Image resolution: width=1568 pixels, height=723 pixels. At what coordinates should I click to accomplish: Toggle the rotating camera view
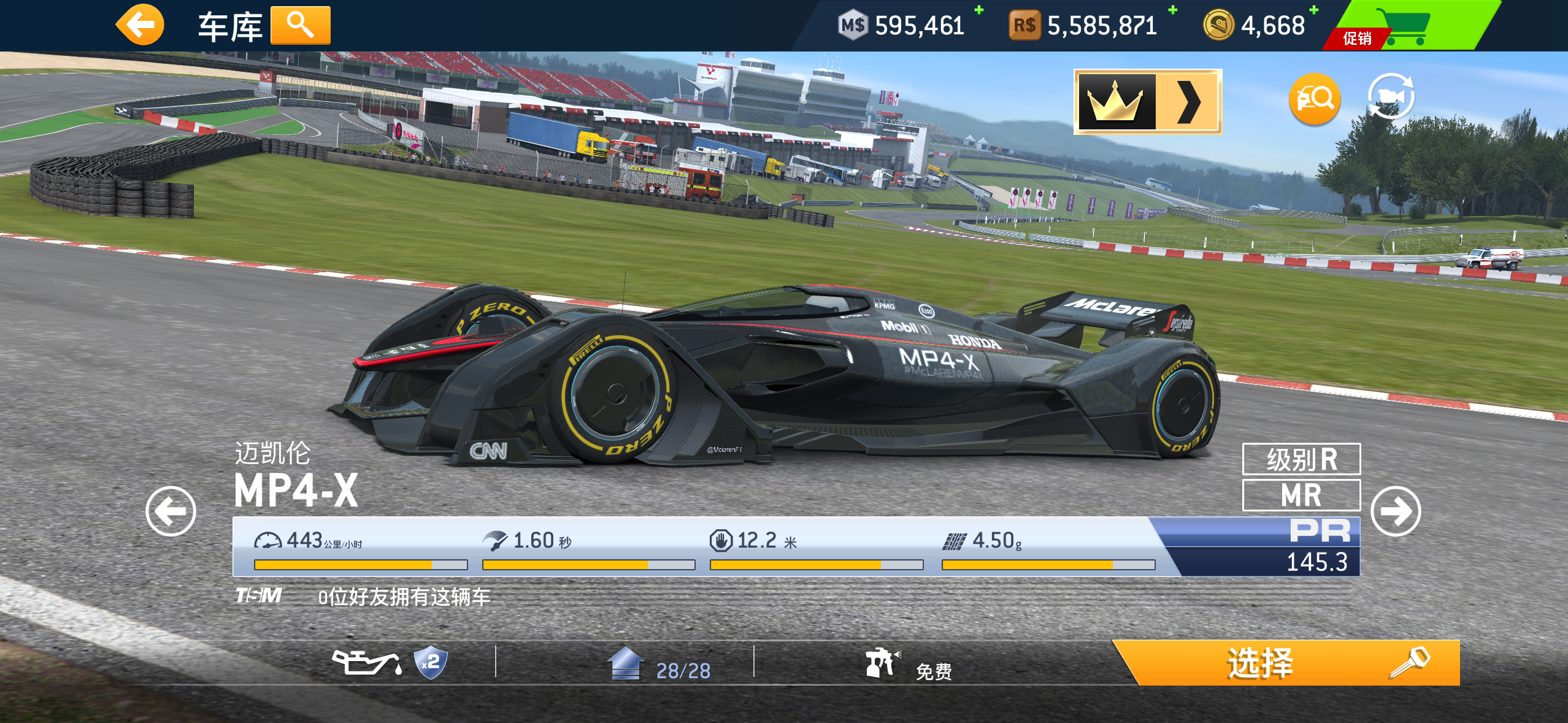coord(1391,96)
